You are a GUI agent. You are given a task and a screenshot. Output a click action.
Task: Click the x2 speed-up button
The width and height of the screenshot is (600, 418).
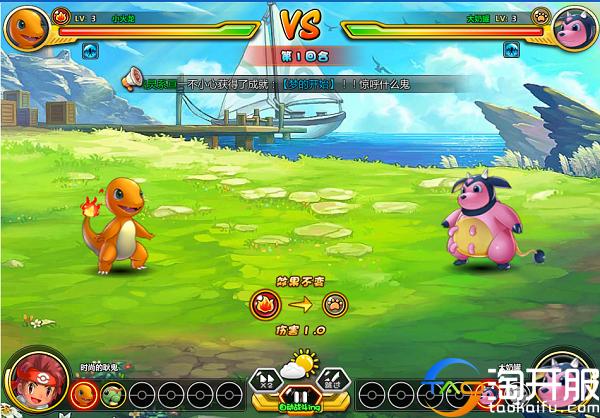coord(268,379)
